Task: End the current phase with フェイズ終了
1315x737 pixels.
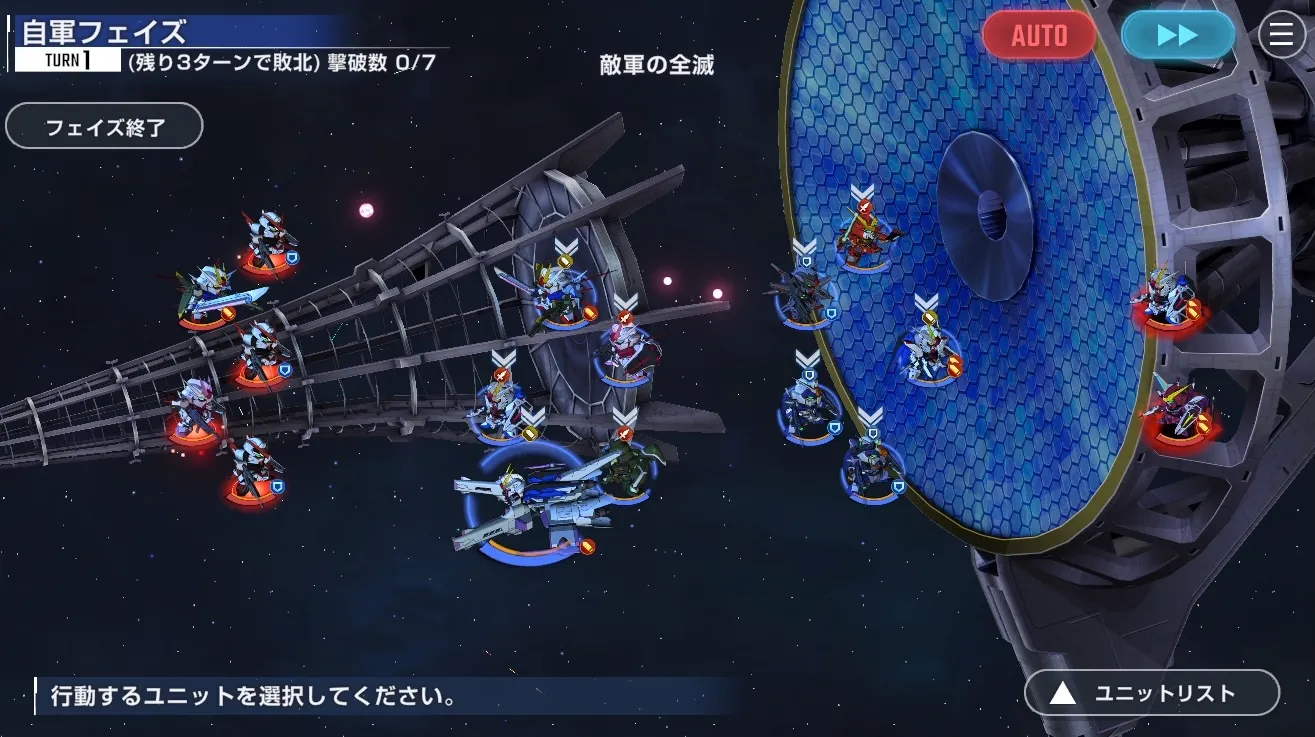Action: pos(104,127)
